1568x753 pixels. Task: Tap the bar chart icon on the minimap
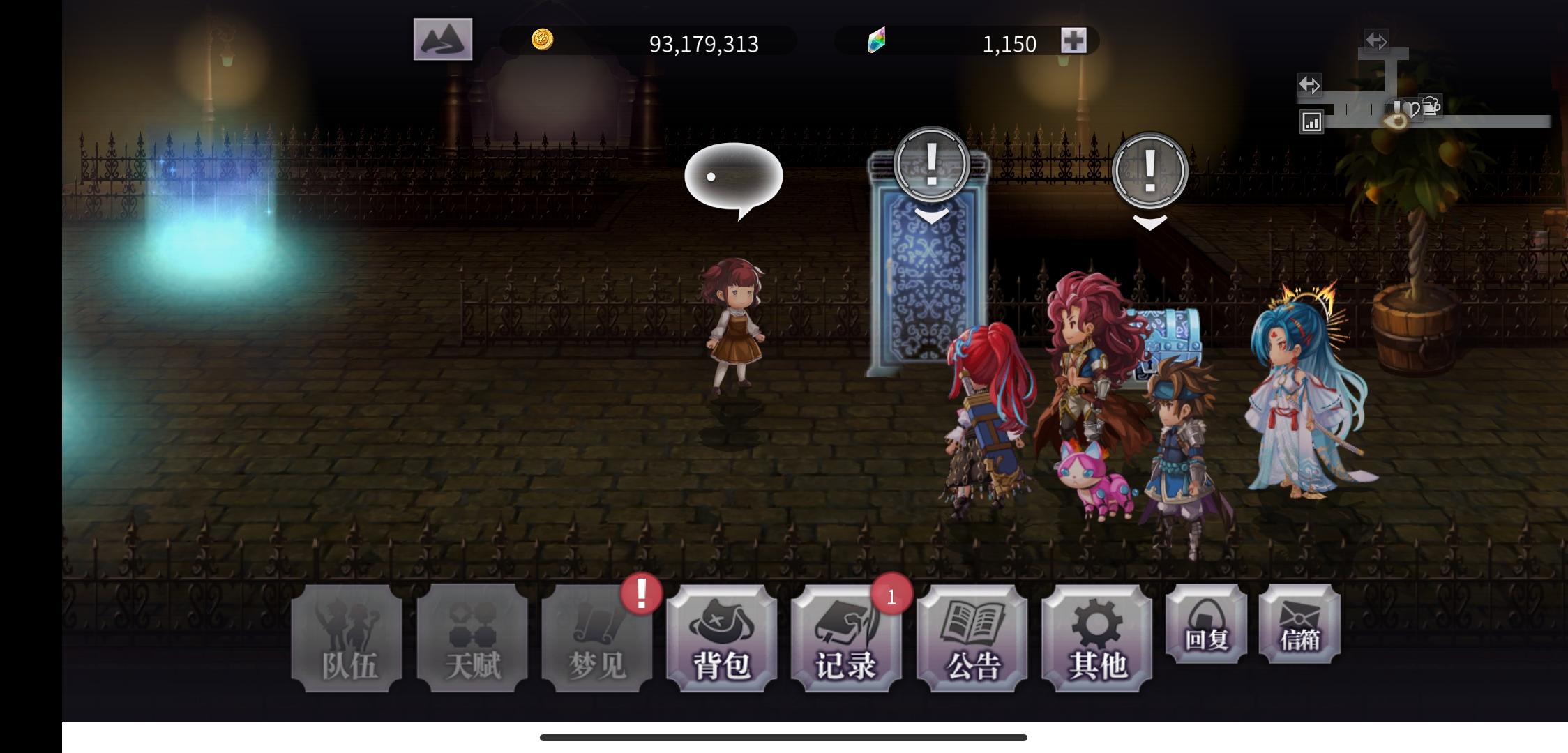click(x=1311, y=121)
